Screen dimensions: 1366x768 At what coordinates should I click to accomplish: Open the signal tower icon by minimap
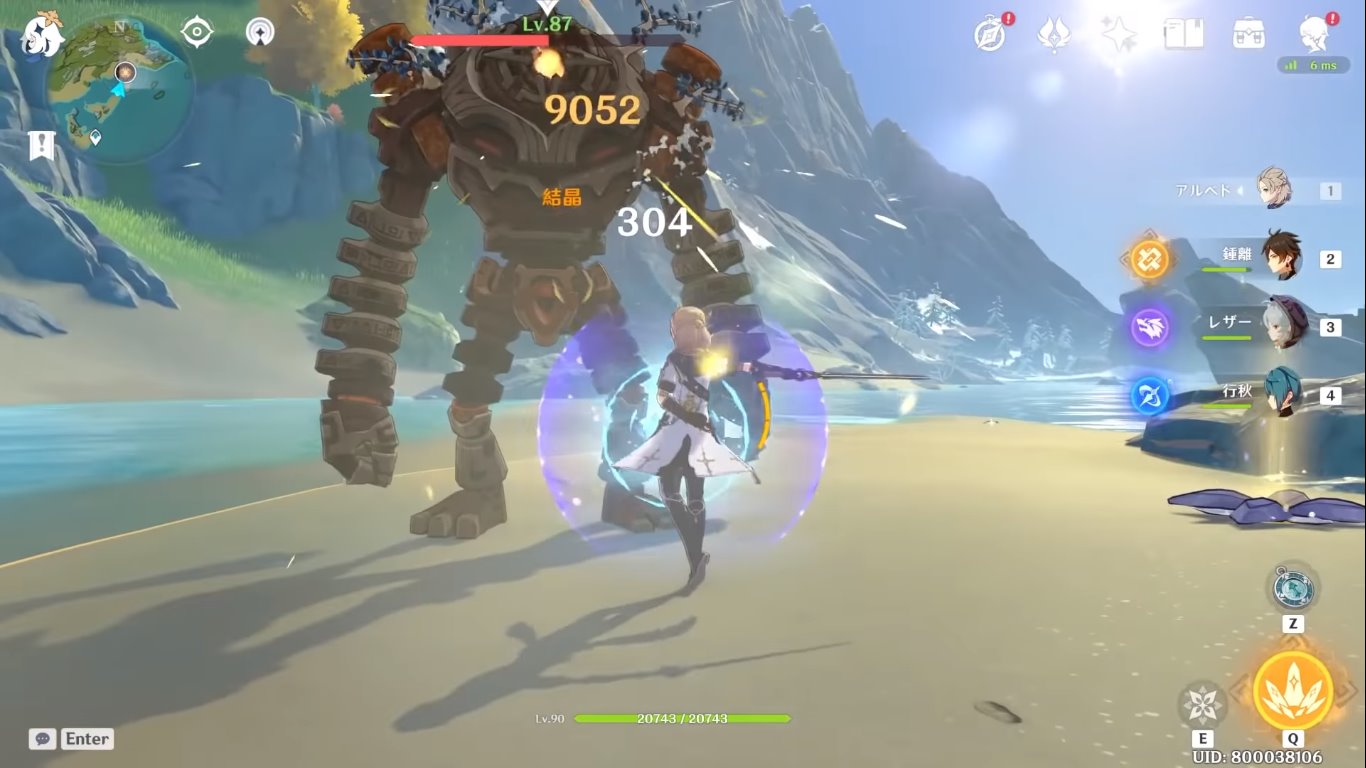coord(260,32)
